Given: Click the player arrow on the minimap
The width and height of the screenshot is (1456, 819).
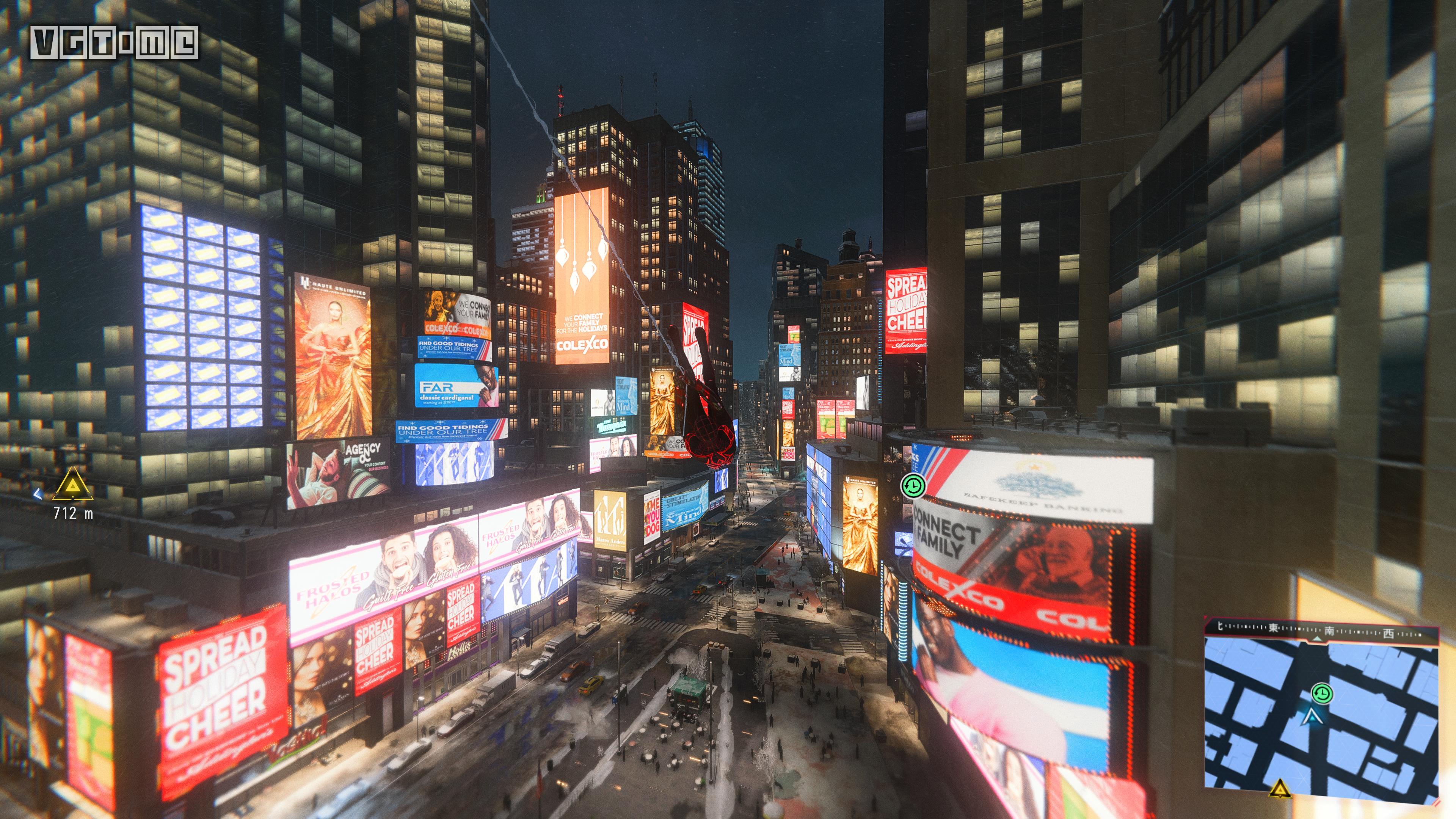Looking at the screenshot, I should pos(1312,718).
